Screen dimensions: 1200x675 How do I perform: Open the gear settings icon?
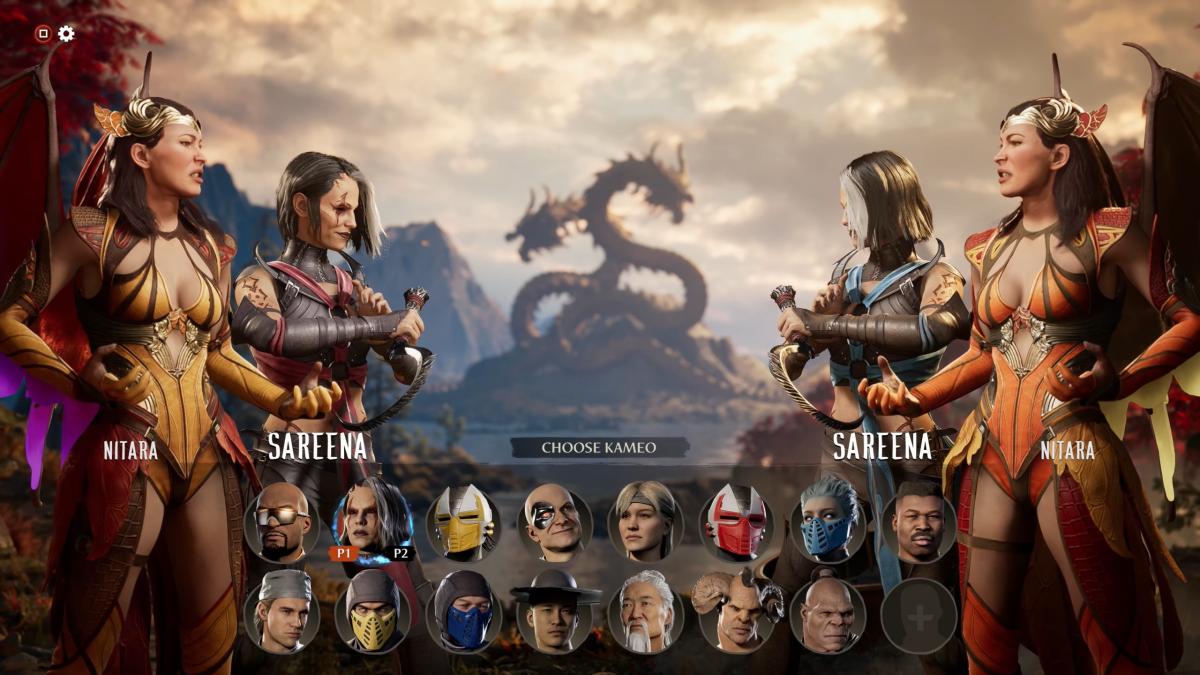point(66,34)
